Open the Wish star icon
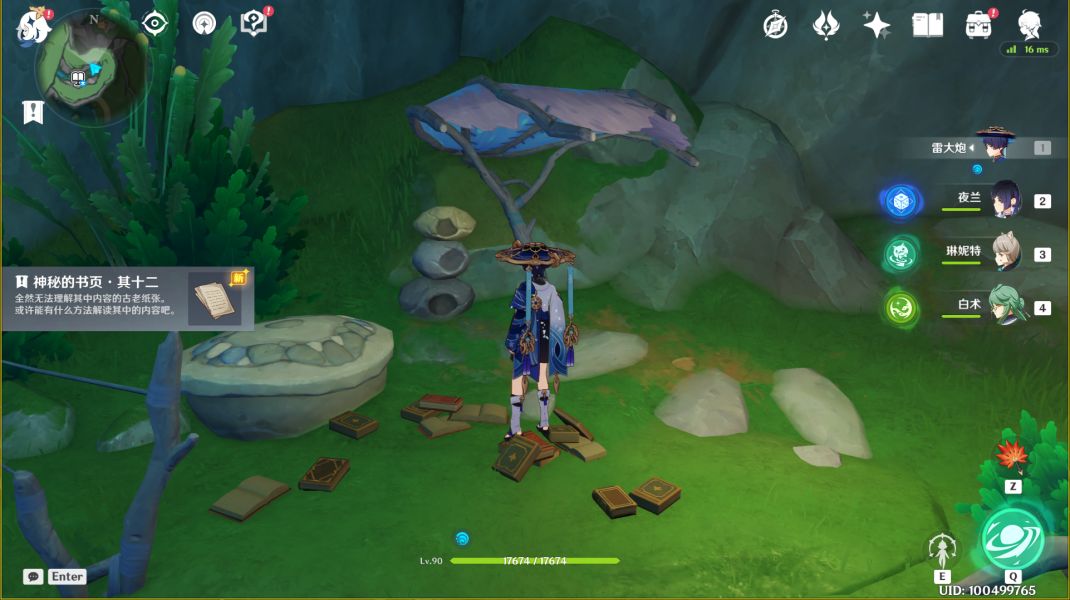The width and height of the screenshot is (1070, 600). tap(877, 25)
